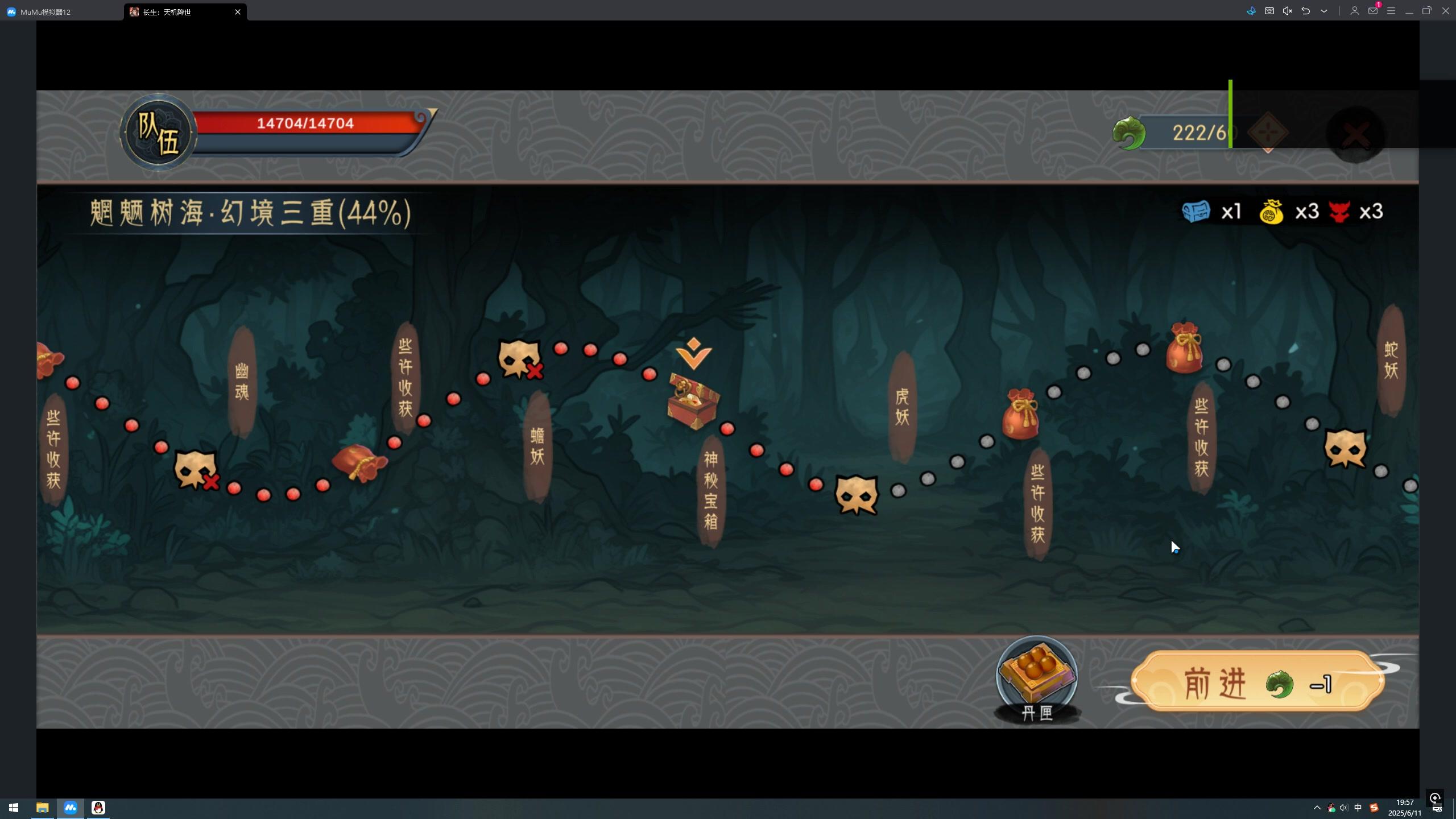The height and width of the screenshot is (819, 1456).
Task: Close the dungeon map with red X
Action: coord(1356,135)
